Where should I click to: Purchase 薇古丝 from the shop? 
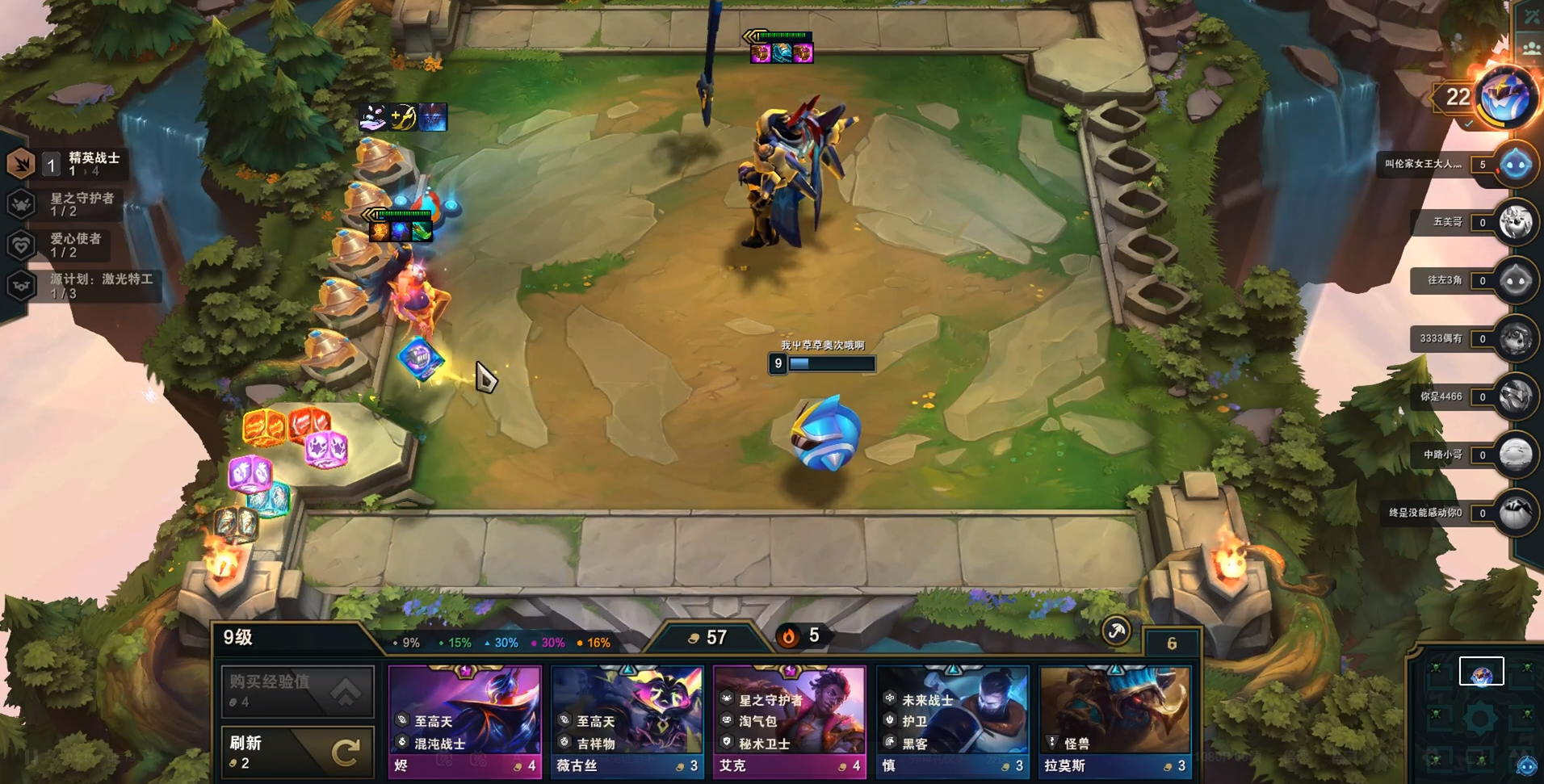[x=627, y=720]
